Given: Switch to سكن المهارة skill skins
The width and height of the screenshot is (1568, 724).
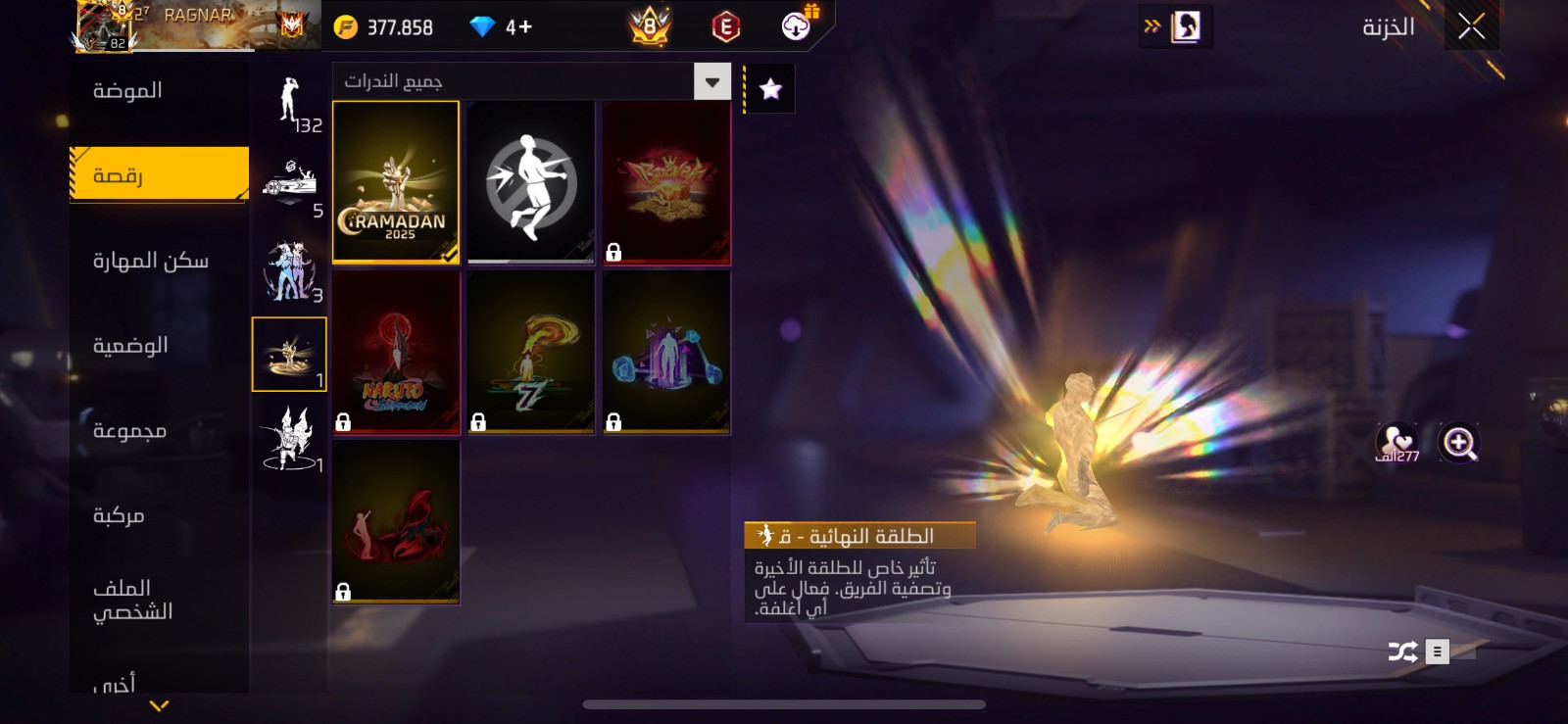Looking at the screenshot, I should tap(151, 261).
